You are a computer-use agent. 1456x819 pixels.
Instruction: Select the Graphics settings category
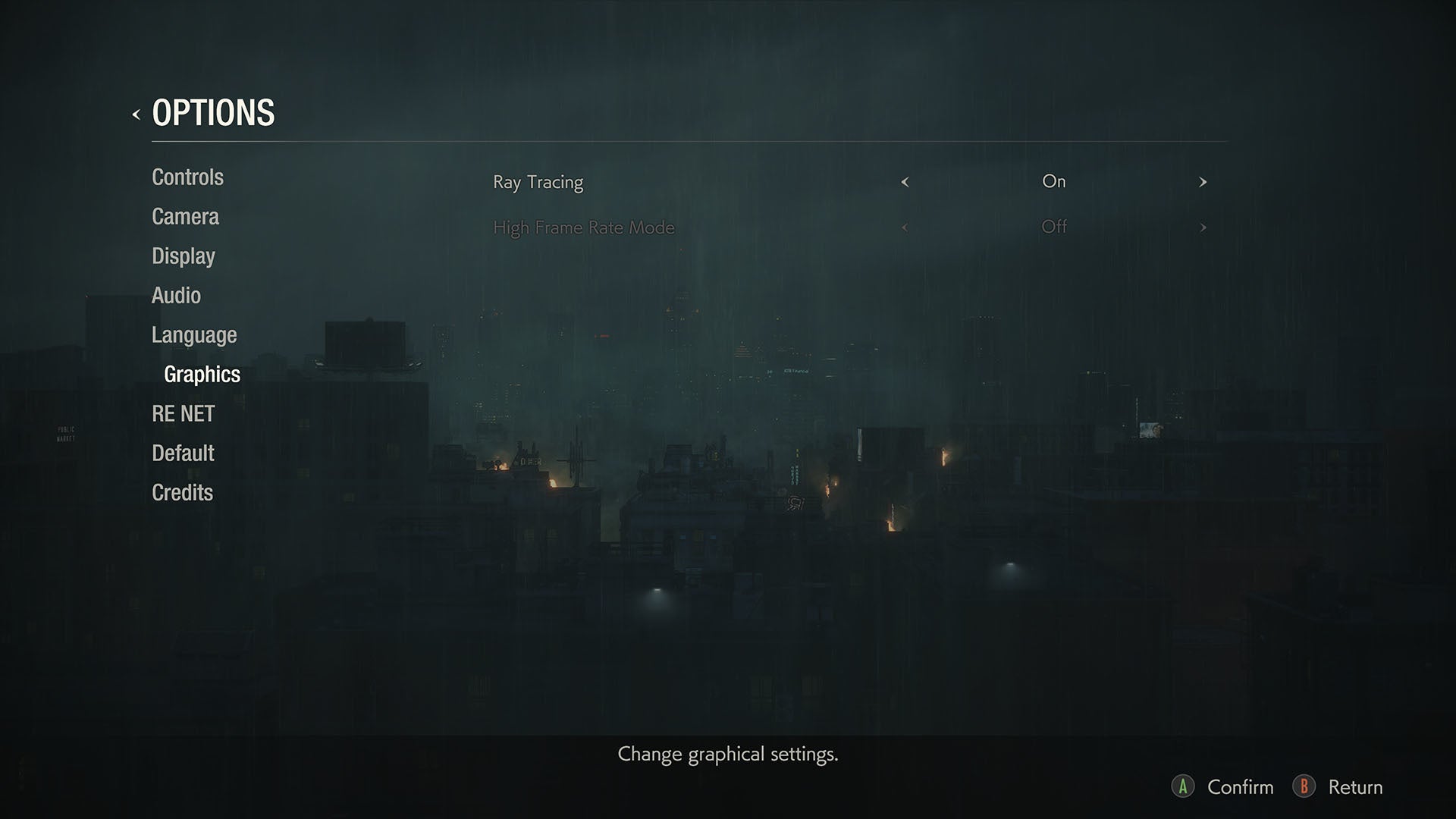coord(201,374)
